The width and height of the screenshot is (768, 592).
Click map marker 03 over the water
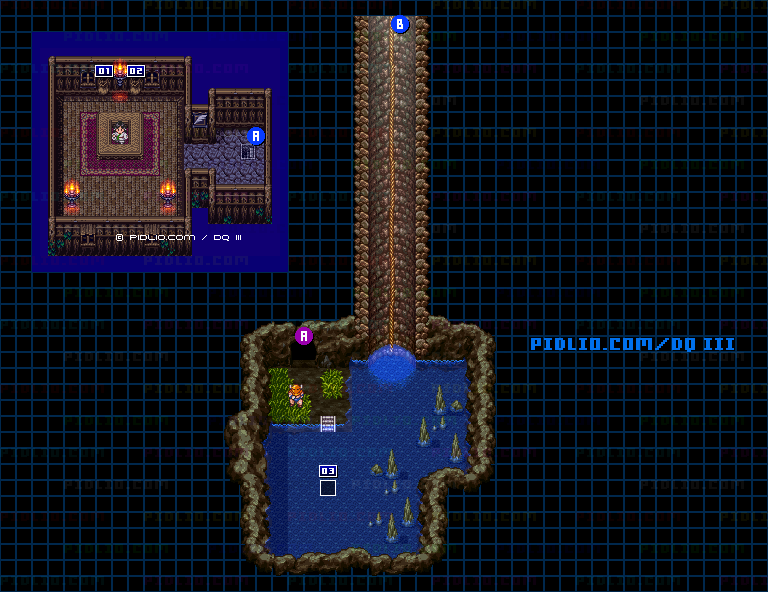click(x=328, y=471)
